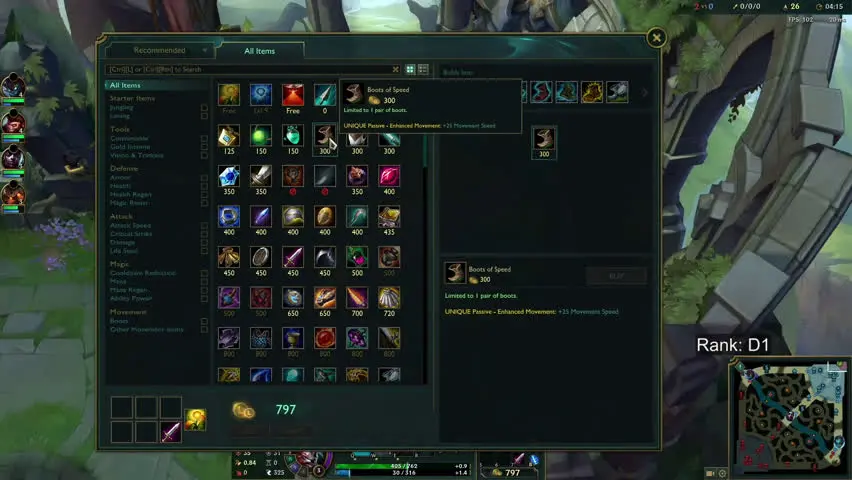Pick the 435 gold item in grid

389,217
